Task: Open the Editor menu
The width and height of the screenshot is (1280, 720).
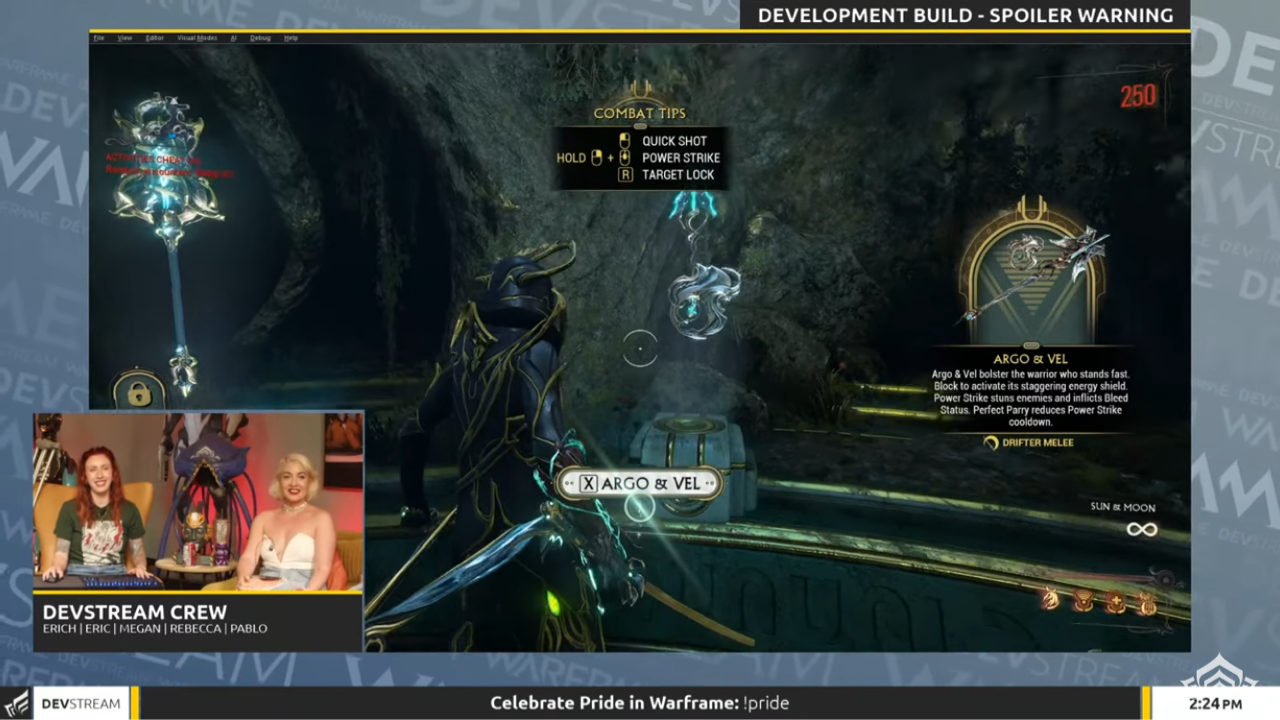Action: 154,37
